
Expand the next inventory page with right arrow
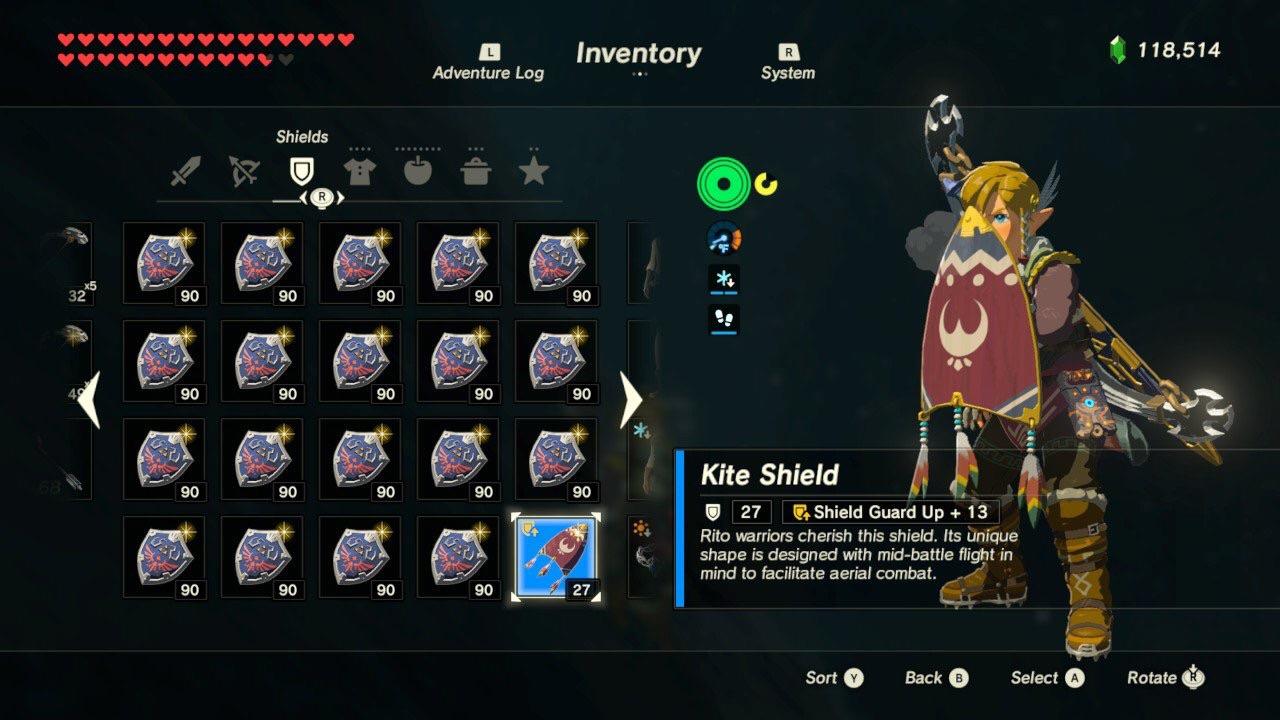coord(632,400)
